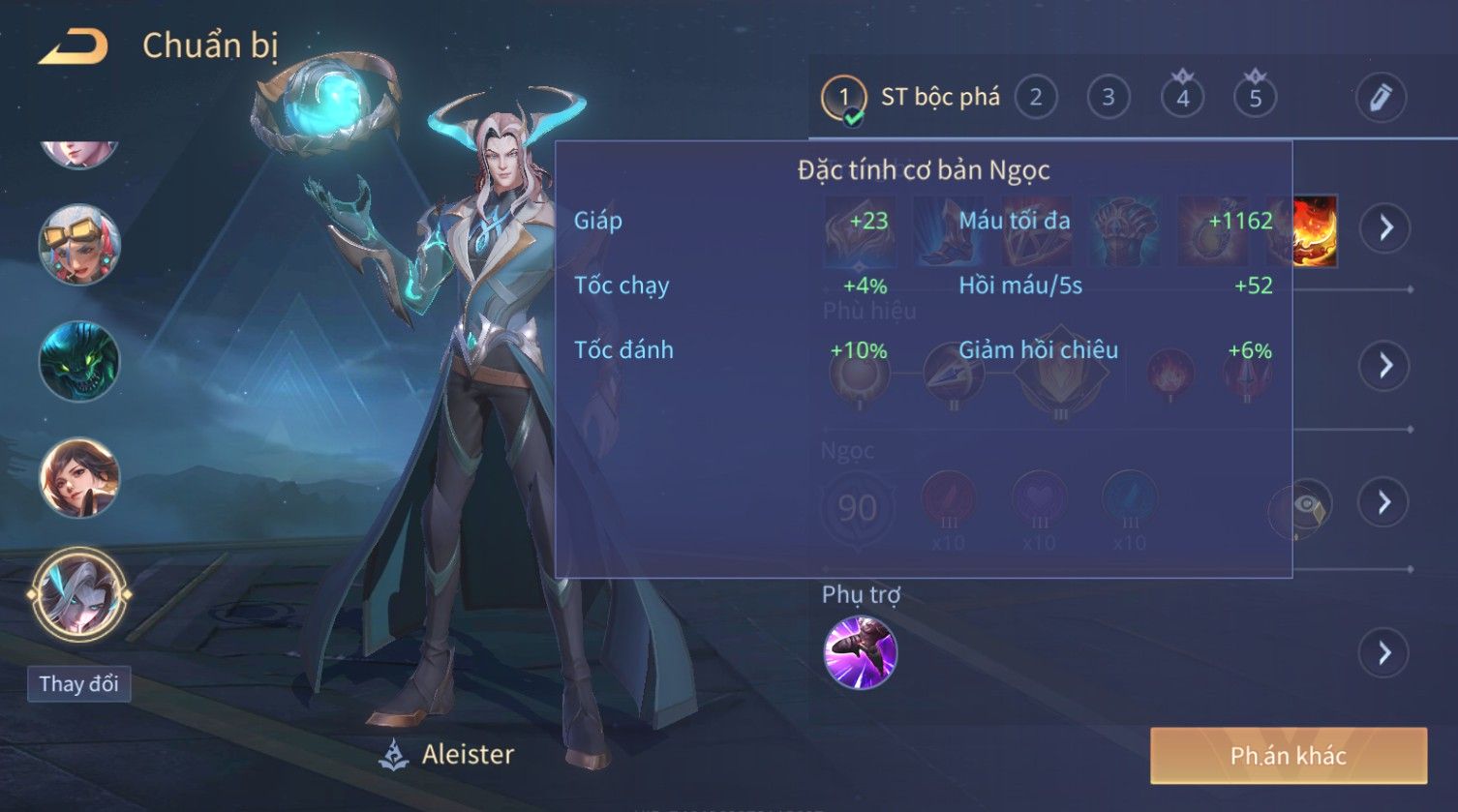
Task: Select the highlighted Aleister portrait
Action: [x=79, y=594]
